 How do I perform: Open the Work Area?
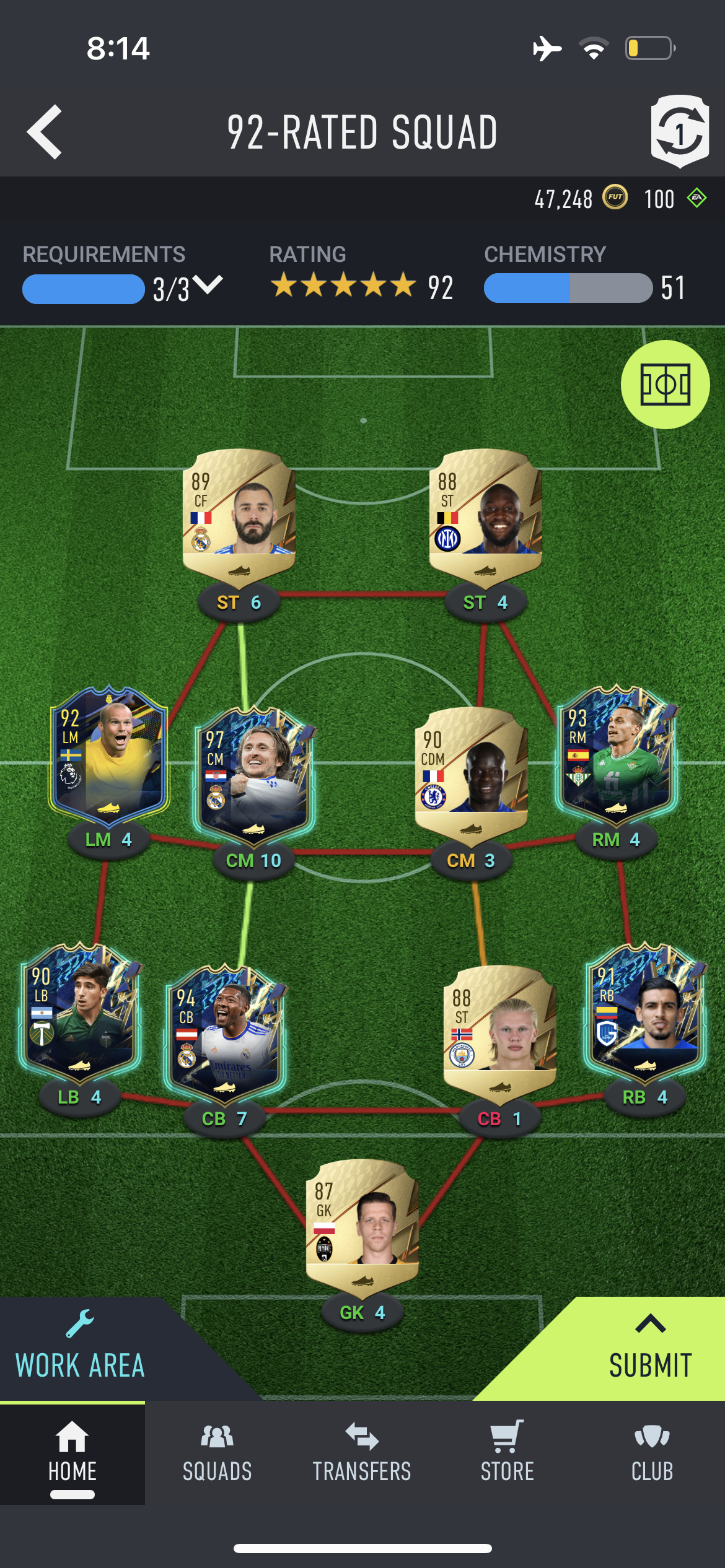(x=81, y=1351)
